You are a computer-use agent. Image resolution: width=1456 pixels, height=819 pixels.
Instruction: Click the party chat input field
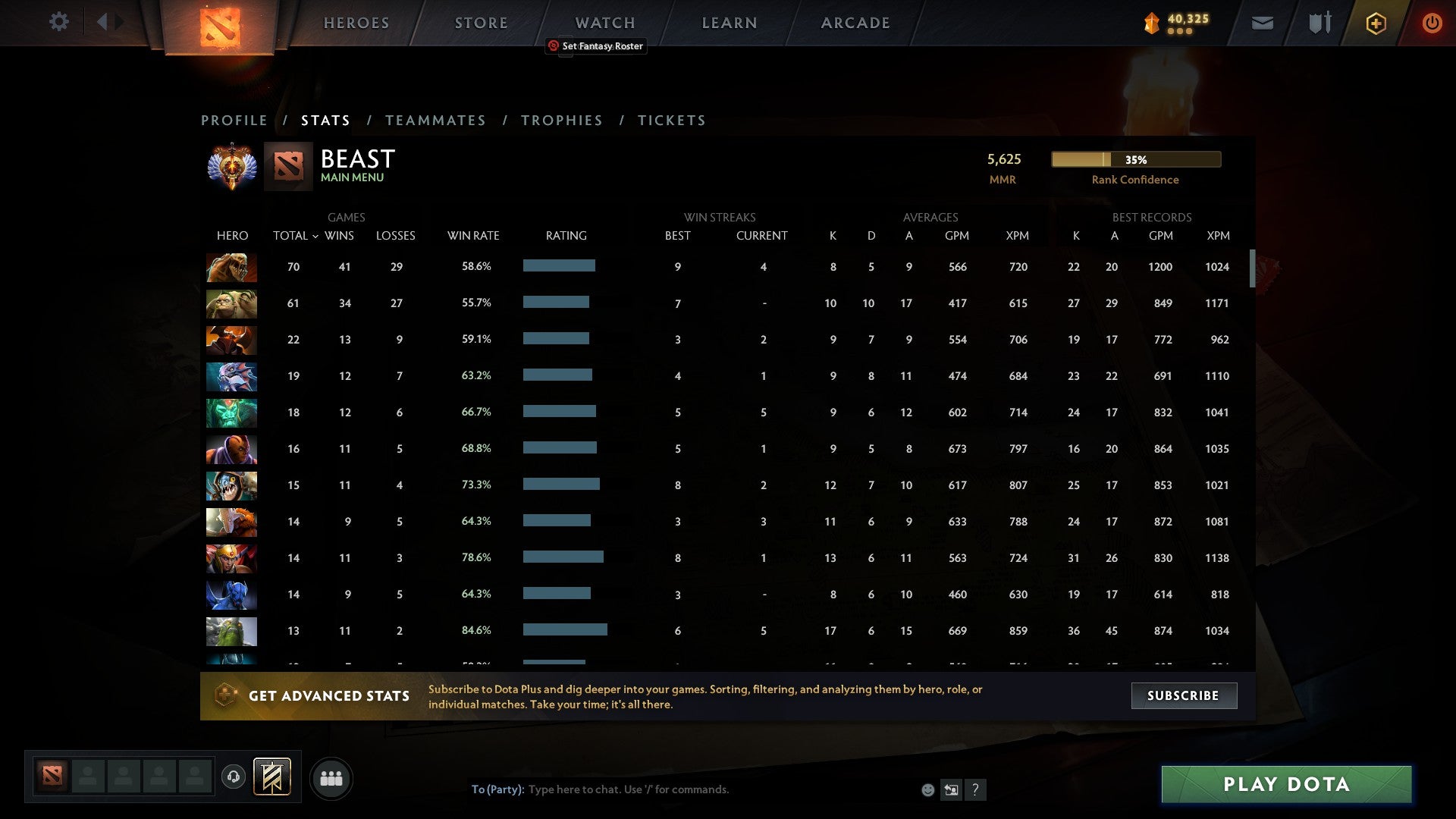pyautogui.click(x=682, y=789)
